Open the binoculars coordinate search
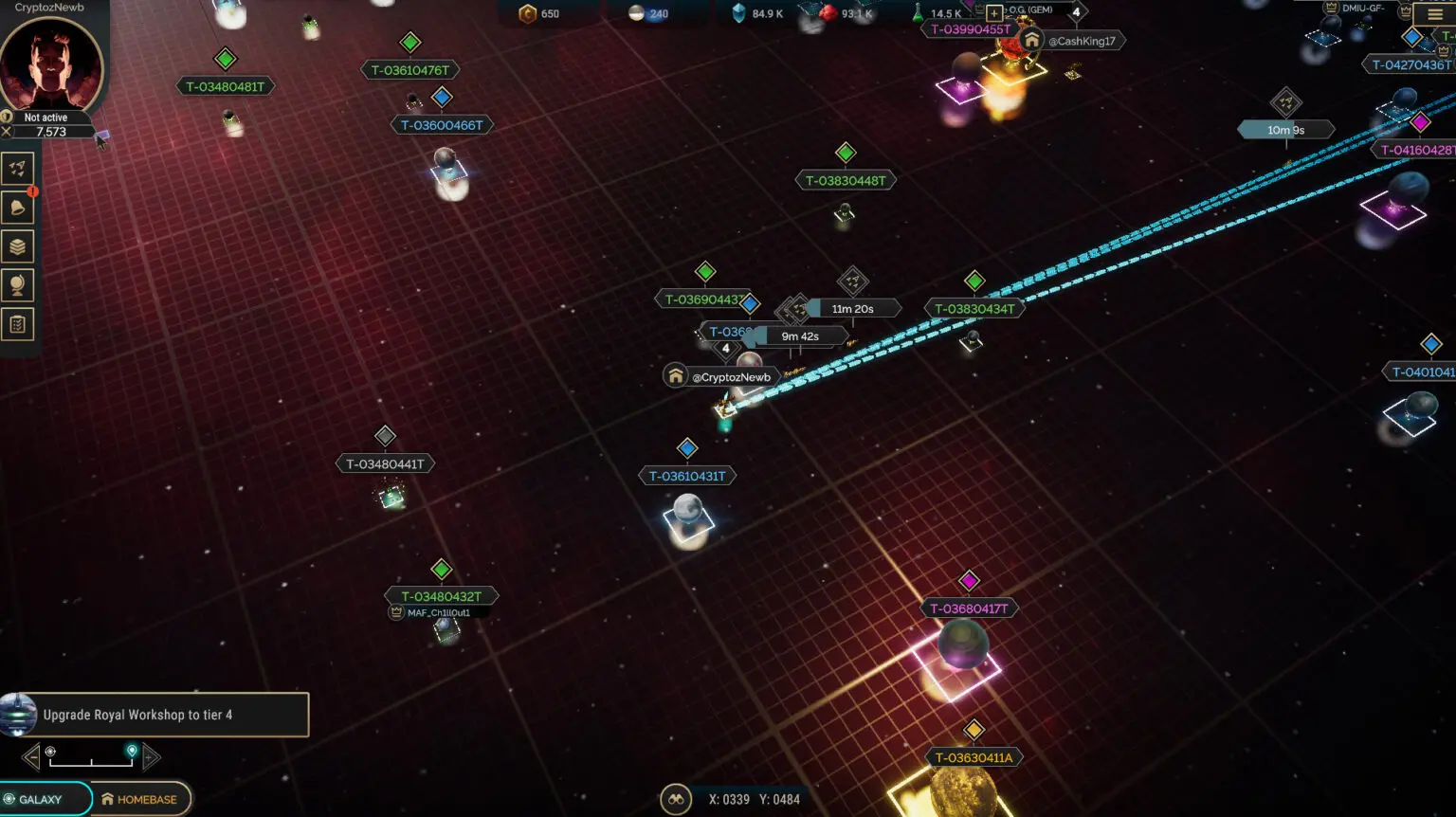This screenshot has width=1456, height=817. (675, 799)
